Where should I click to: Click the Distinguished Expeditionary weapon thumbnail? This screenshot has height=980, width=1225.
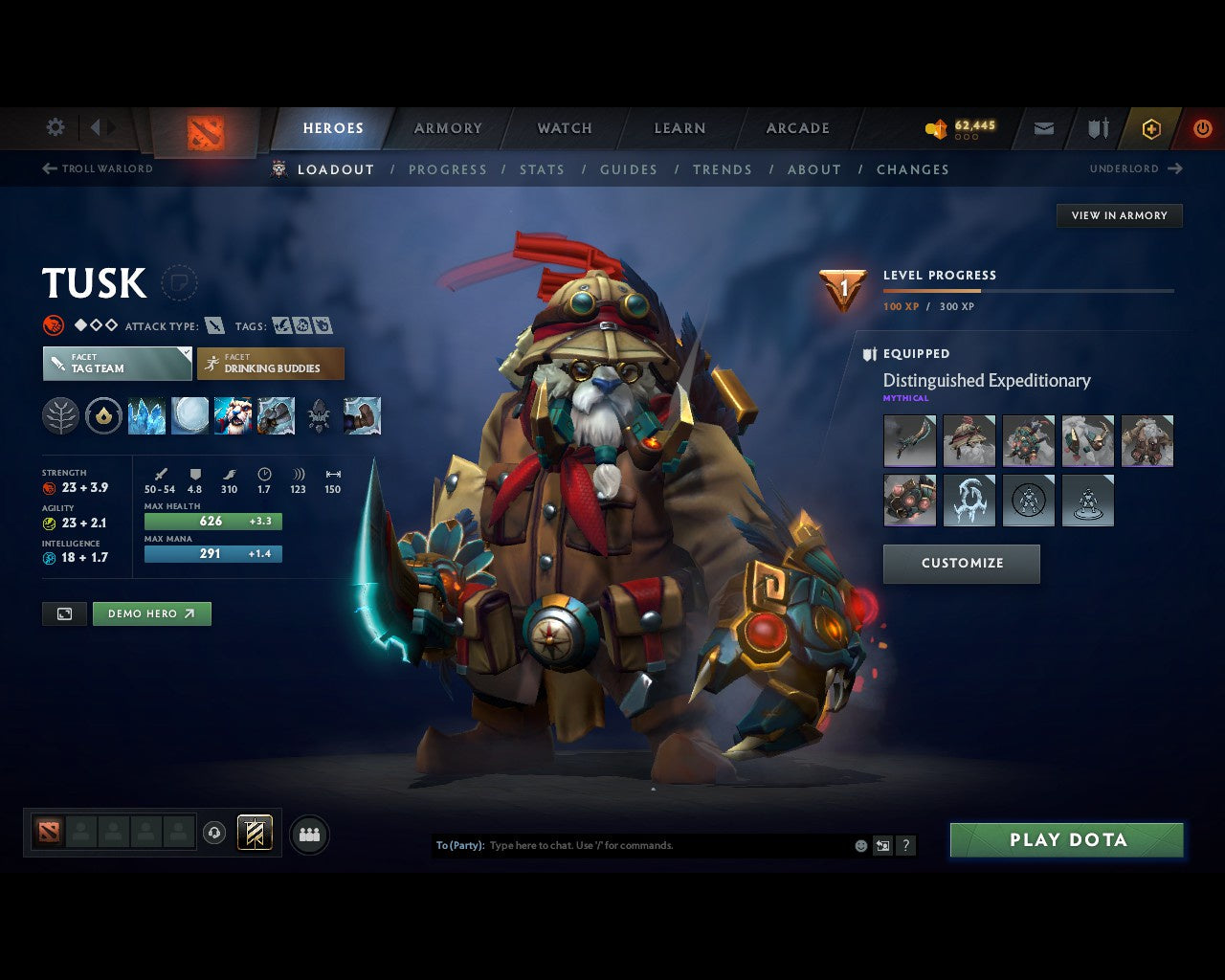(x=909, y=440)
